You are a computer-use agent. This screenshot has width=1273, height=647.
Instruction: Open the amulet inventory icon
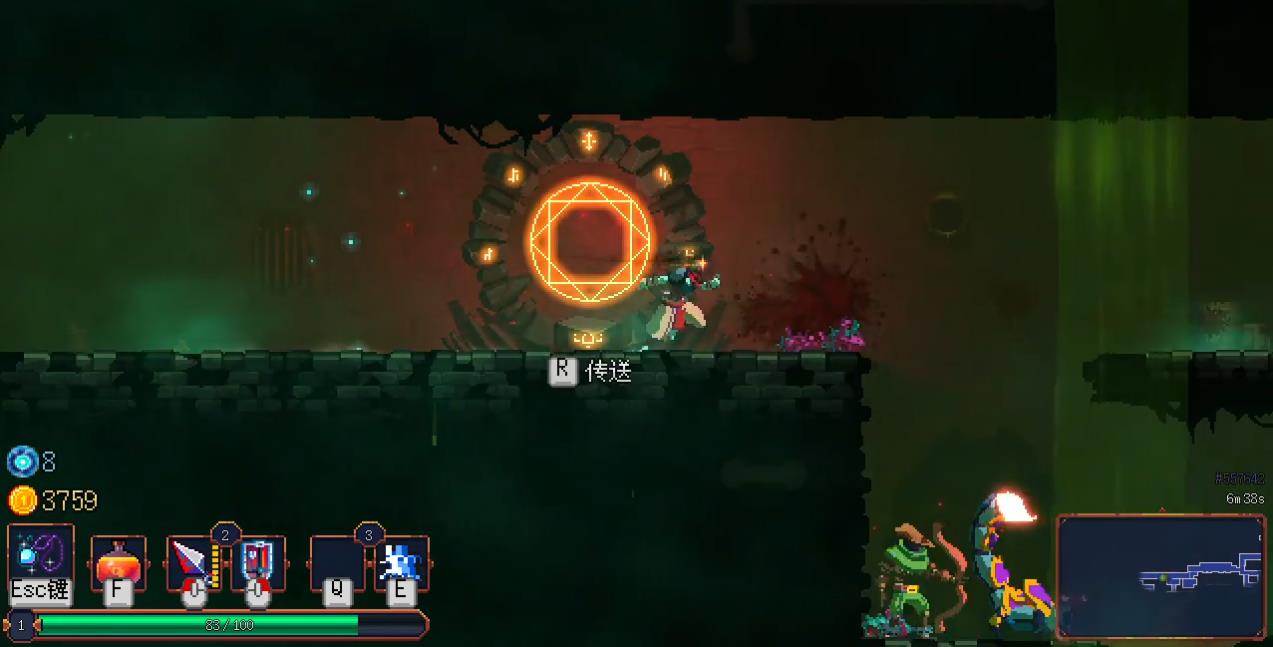[41, 554]
